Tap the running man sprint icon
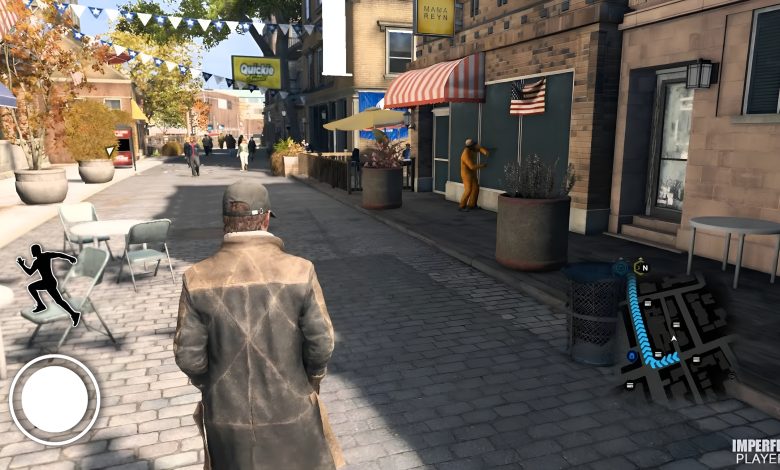This screenshot has height=470, width=780. (x=48, y=281)
